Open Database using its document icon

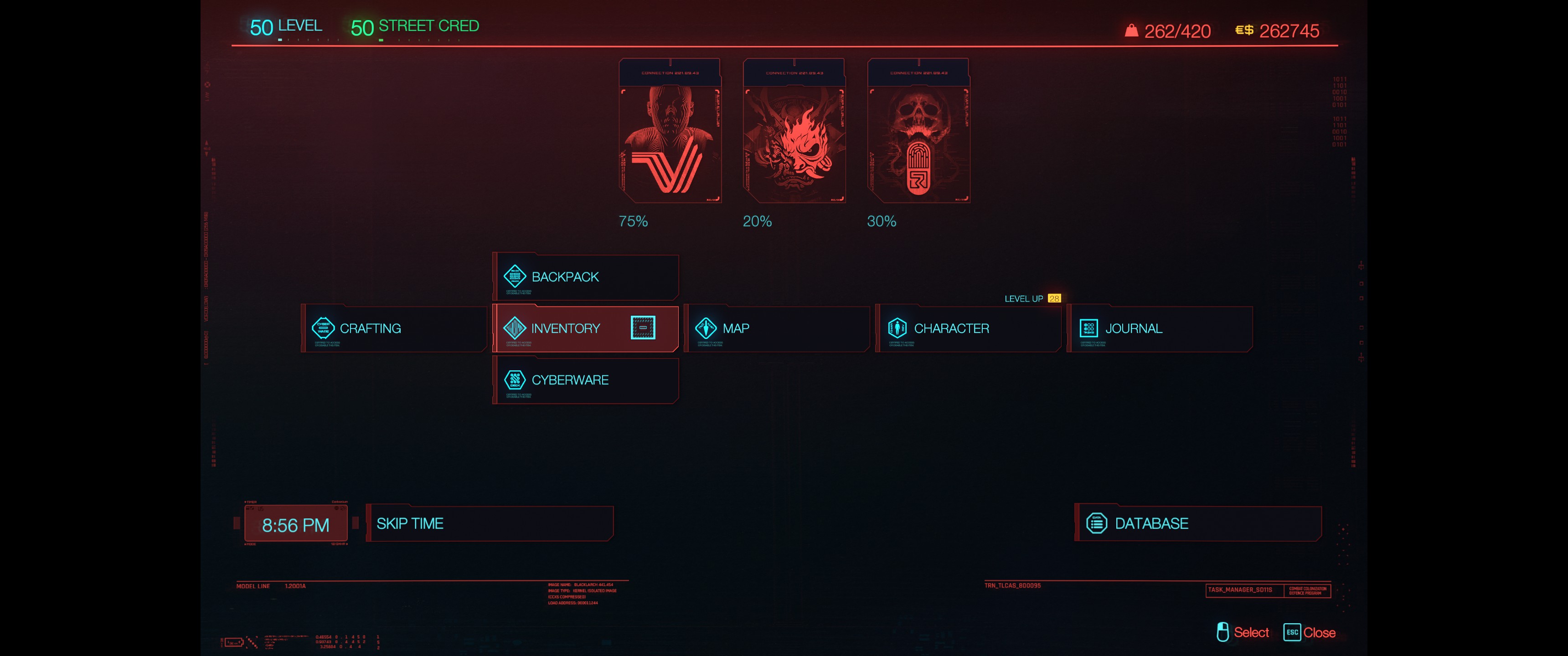pos(1097,523)
